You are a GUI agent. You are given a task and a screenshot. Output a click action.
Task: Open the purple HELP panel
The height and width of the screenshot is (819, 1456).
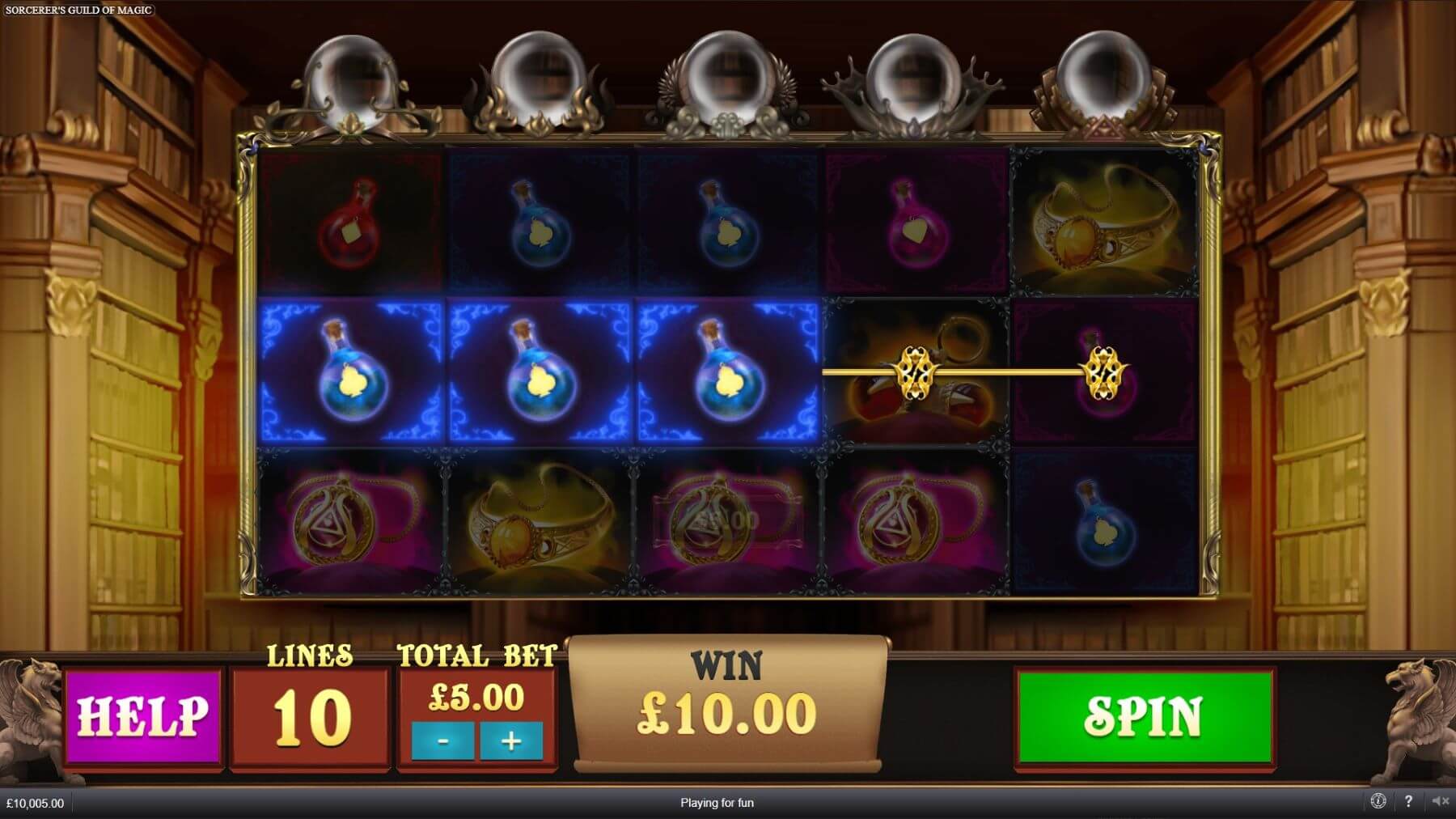[143, 716]
